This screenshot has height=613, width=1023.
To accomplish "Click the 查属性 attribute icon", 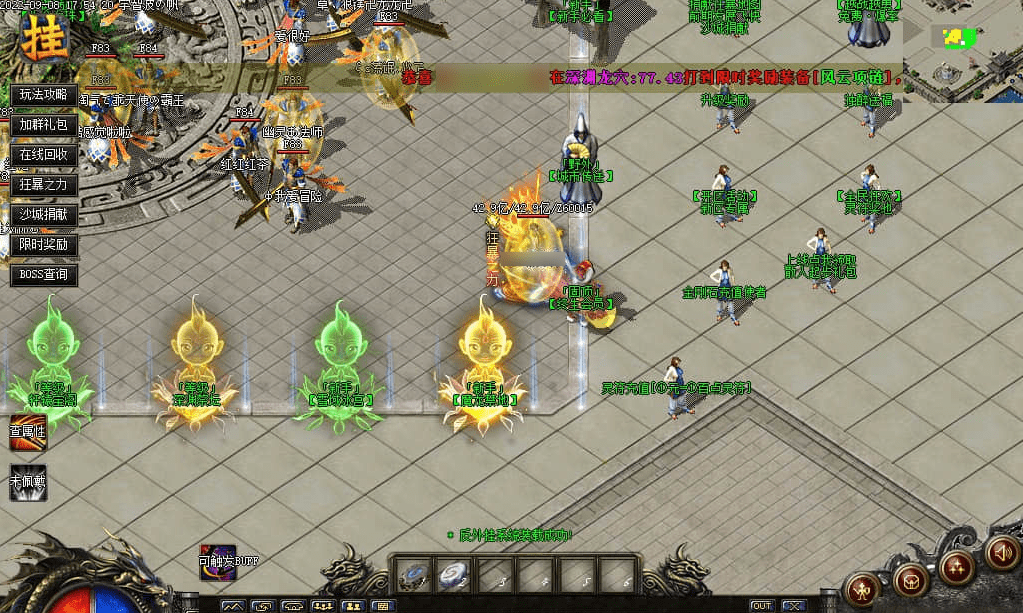I will [28, 433].
